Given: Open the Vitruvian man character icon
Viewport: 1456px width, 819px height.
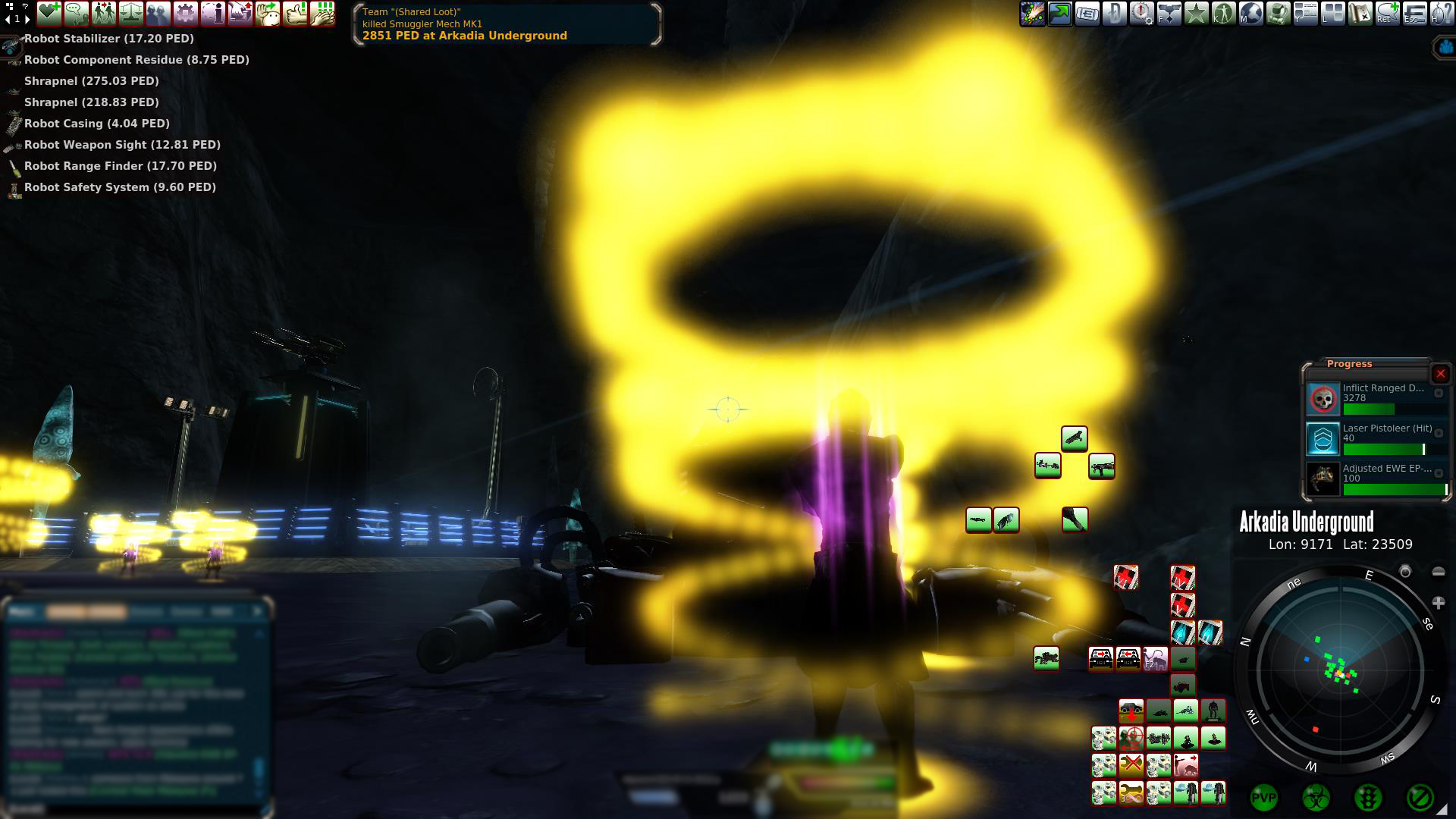Looking at the screenshot, I should (1224, 14).
